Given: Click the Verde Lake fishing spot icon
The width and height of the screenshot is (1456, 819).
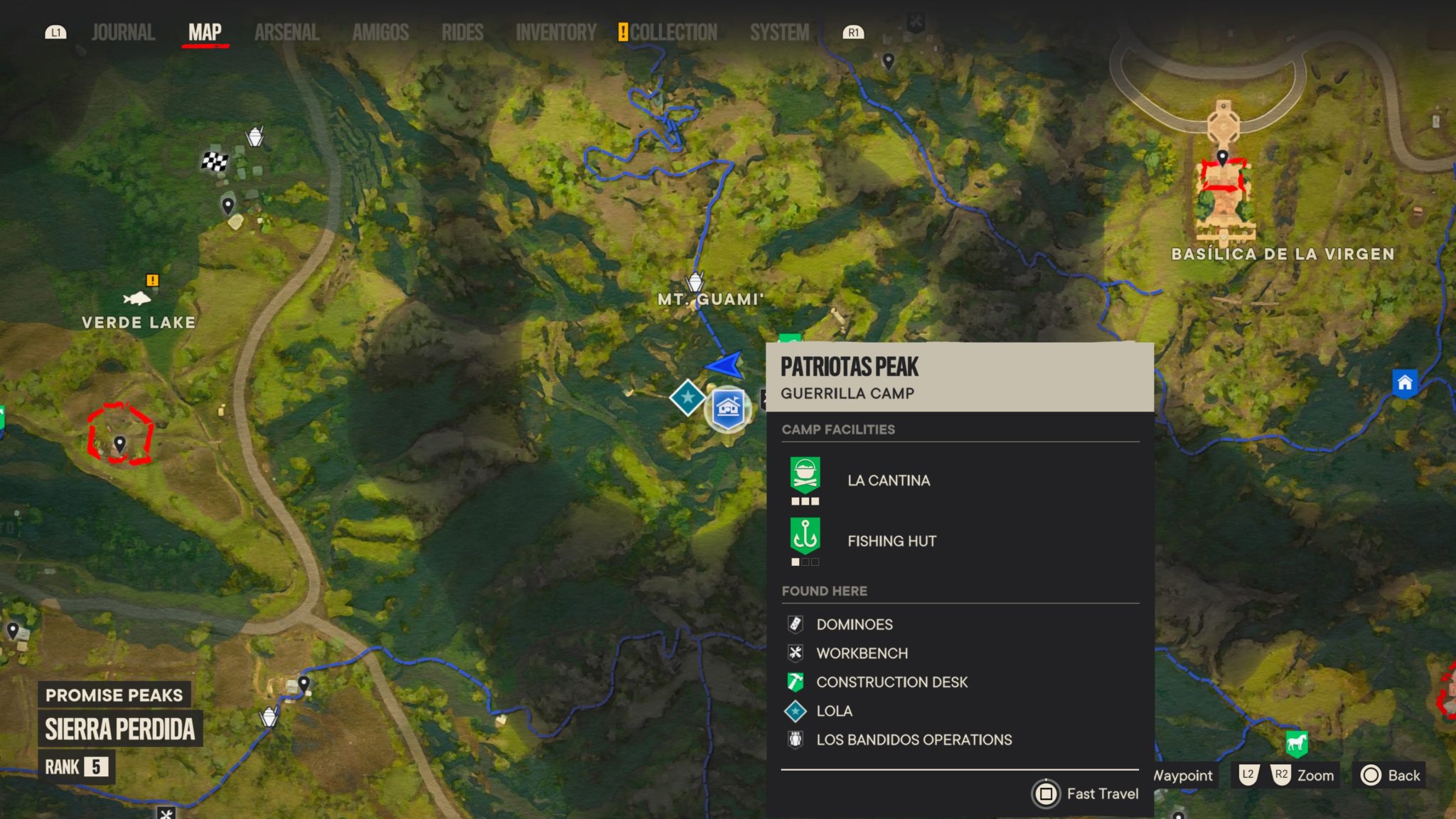Looking at the screenshot, I should (x=137, y=298).
